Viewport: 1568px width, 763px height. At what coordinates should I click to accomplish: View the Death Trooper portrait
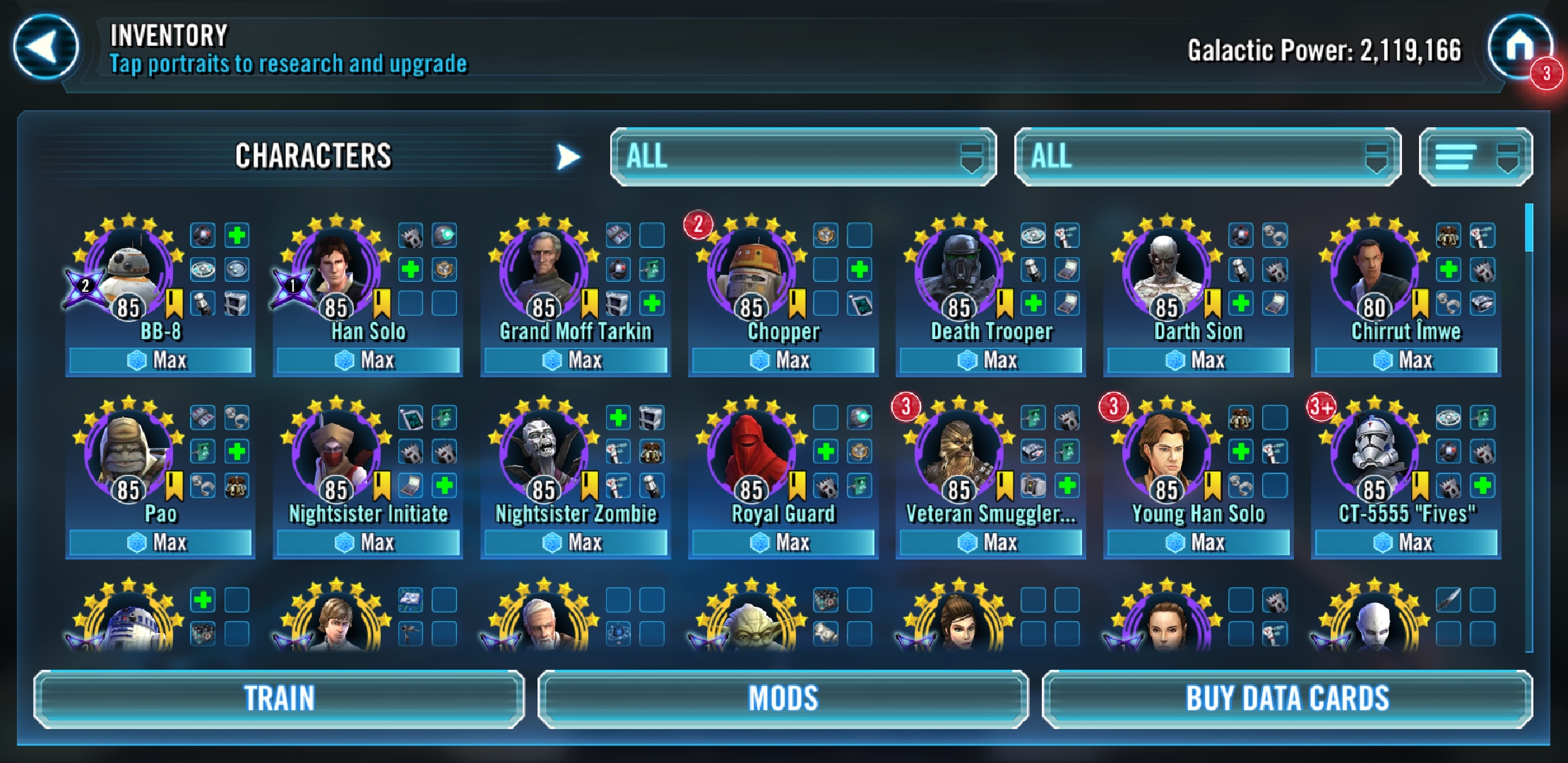[x=959, y=269]
